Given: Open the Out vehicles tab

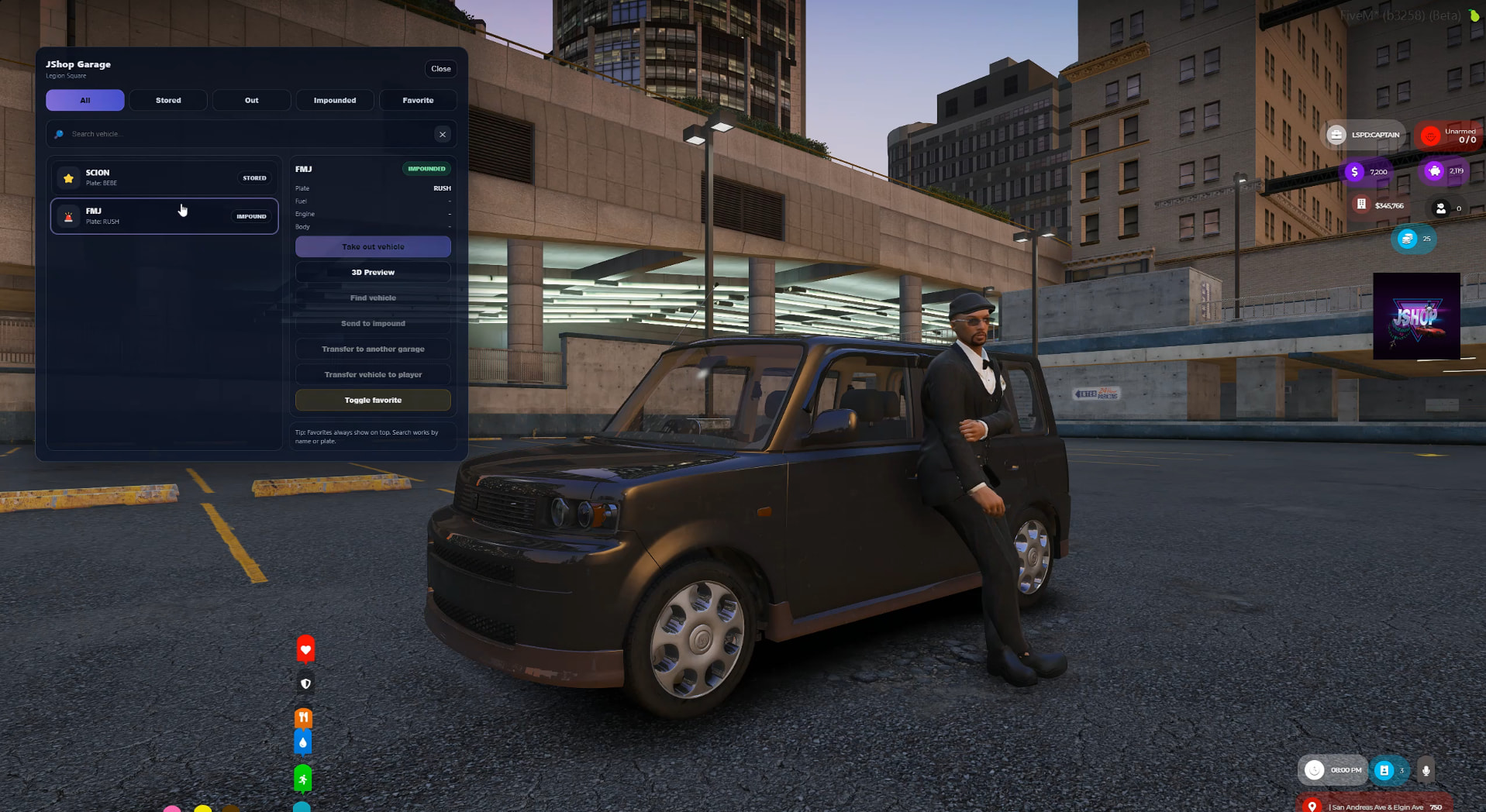Looking at the screenshot, I should 252,100.
